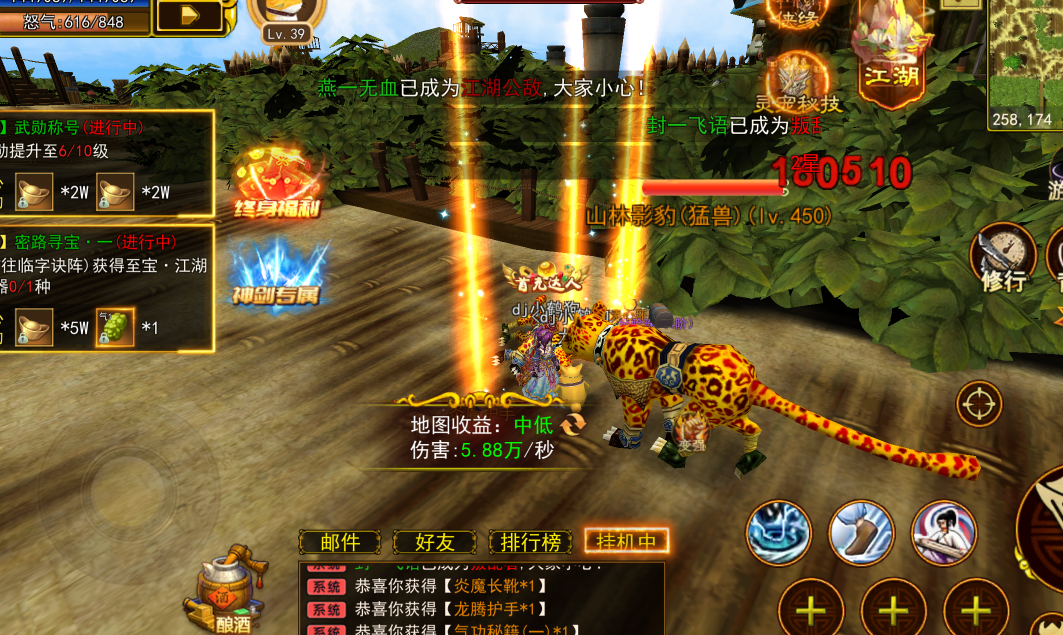Open the 终身福利 lifetime benefits icon

pos(280,180)
